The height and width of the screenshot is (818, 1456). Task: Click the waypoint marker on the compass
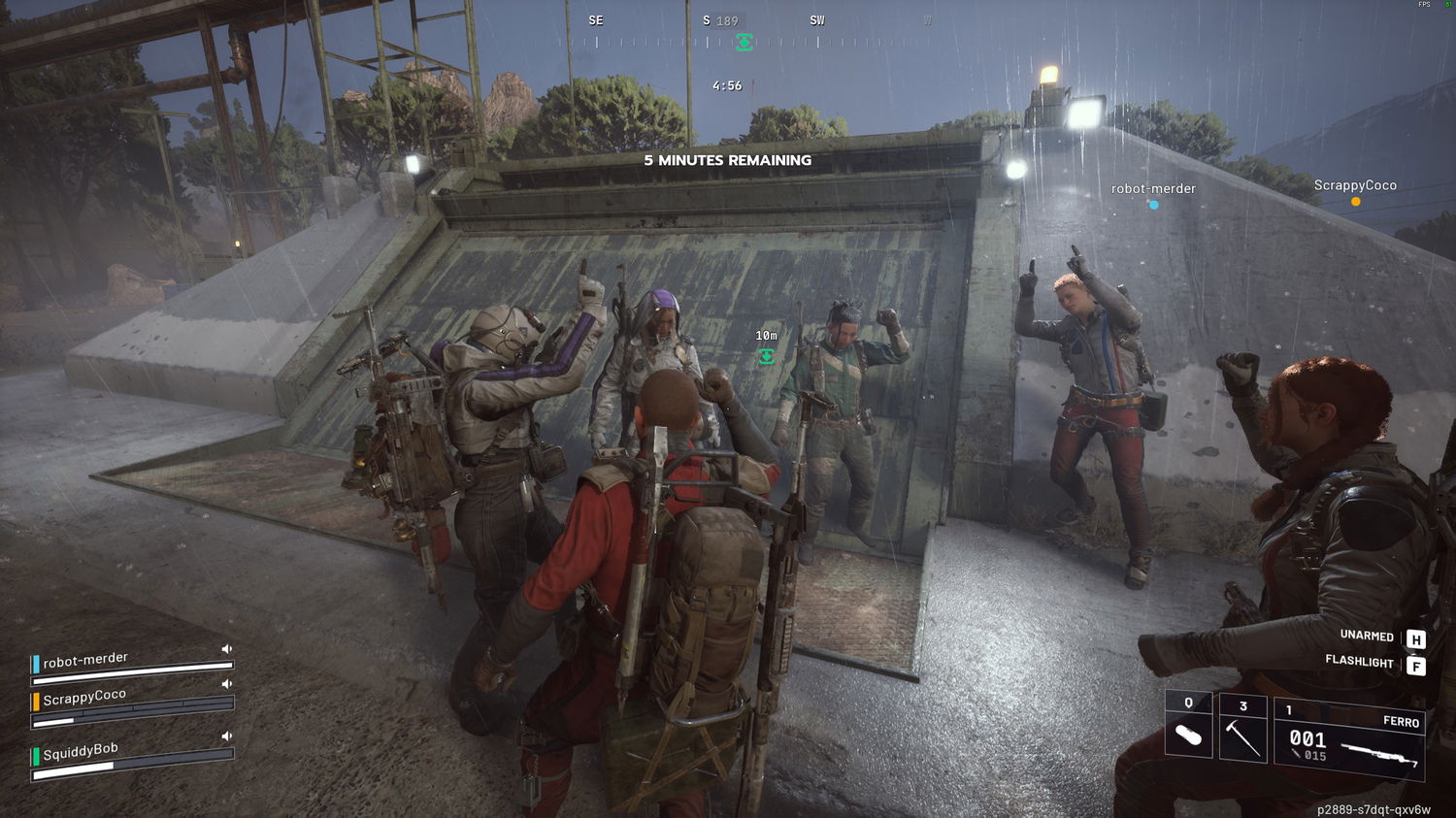click(x=745, y=42)
